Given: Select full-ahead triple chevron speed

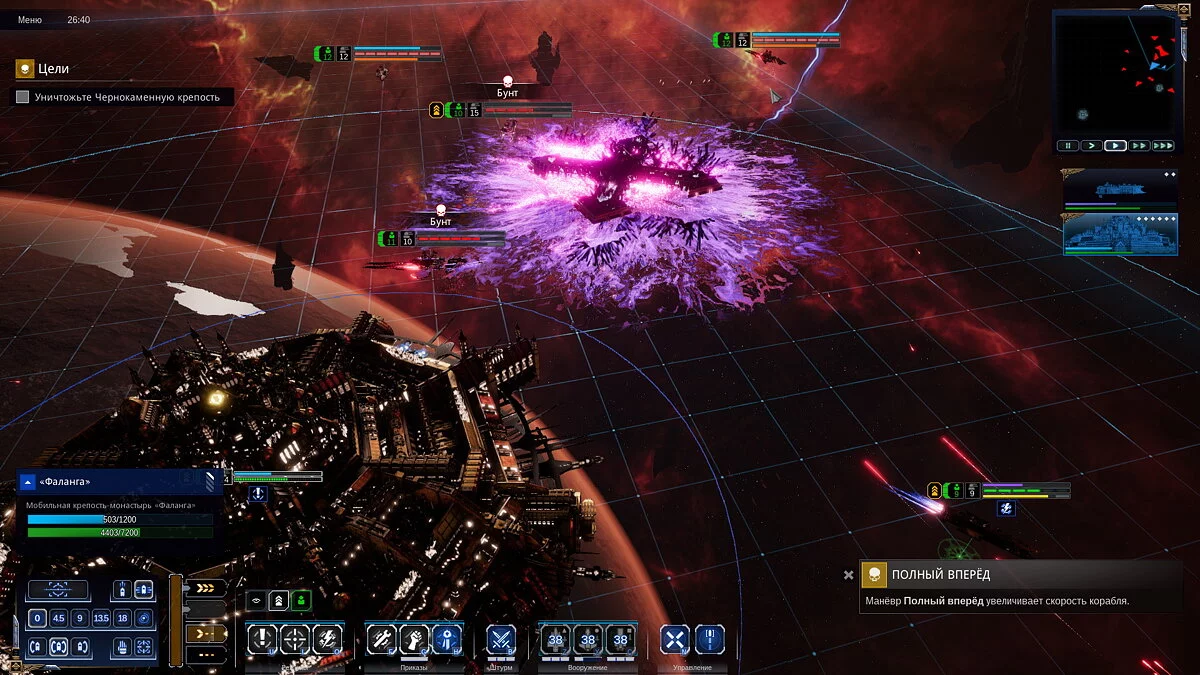Looking at the screenshot, I should (205, 588).
